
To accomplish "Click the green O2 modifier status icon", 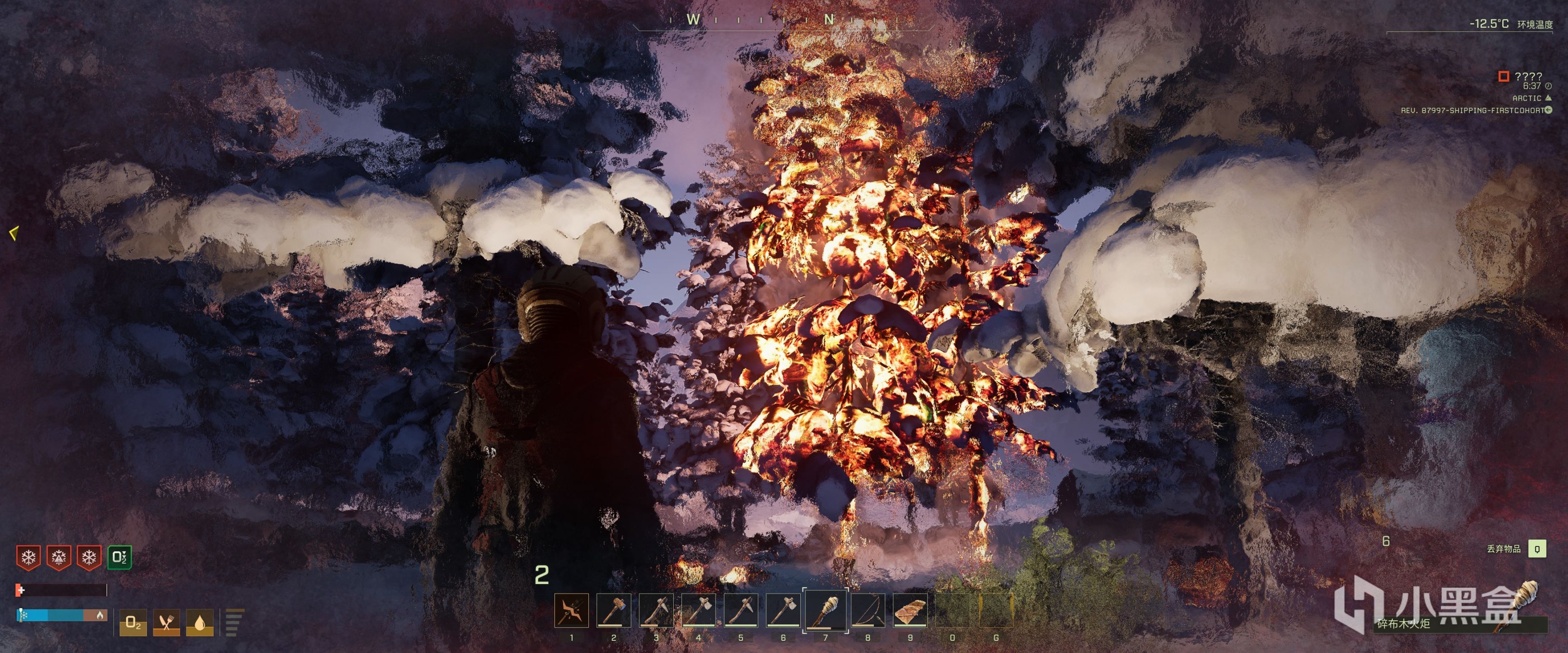I will click(119, 557).
